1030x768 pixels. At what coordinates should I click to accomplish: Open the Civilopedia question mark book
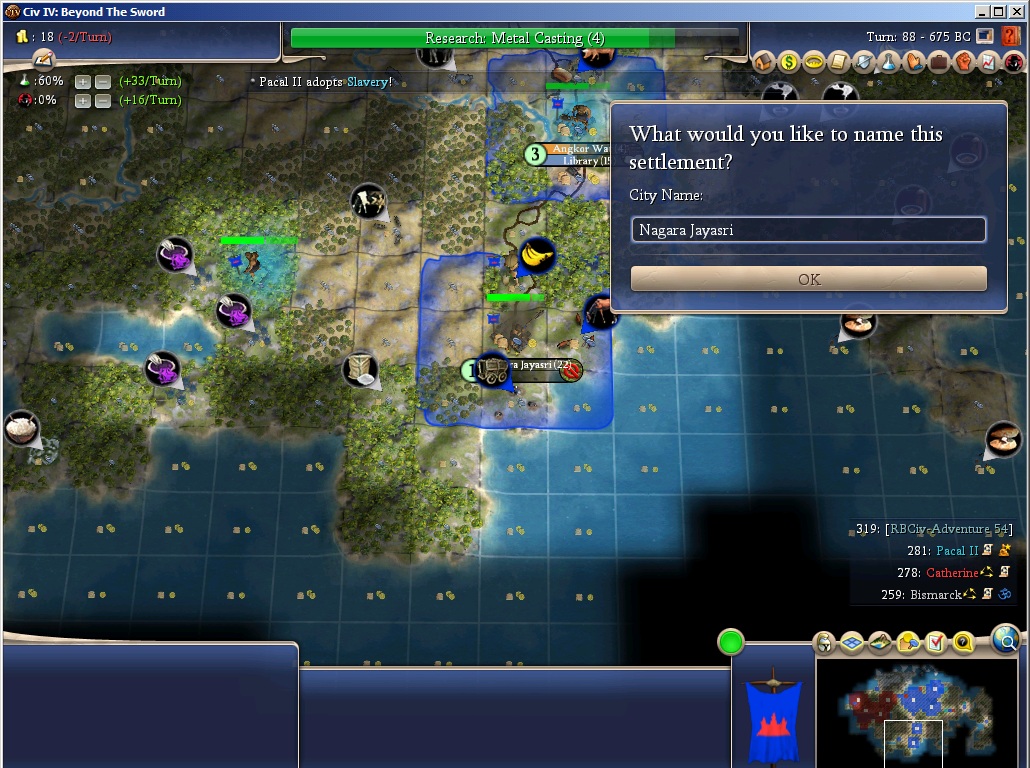click(1010, 37)
